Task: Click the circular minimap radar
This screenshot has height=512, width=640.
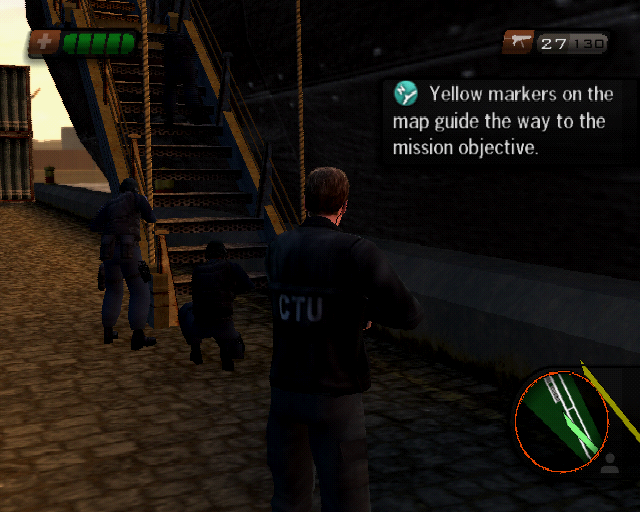Action: point(560,421)
